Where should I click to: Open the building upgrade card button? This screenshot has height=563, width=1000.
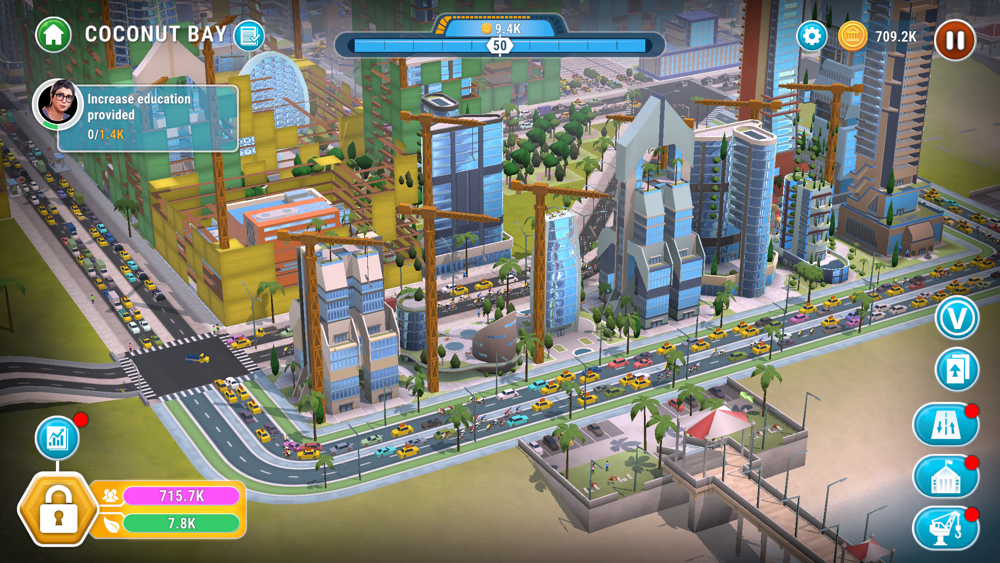click(956, 369)
